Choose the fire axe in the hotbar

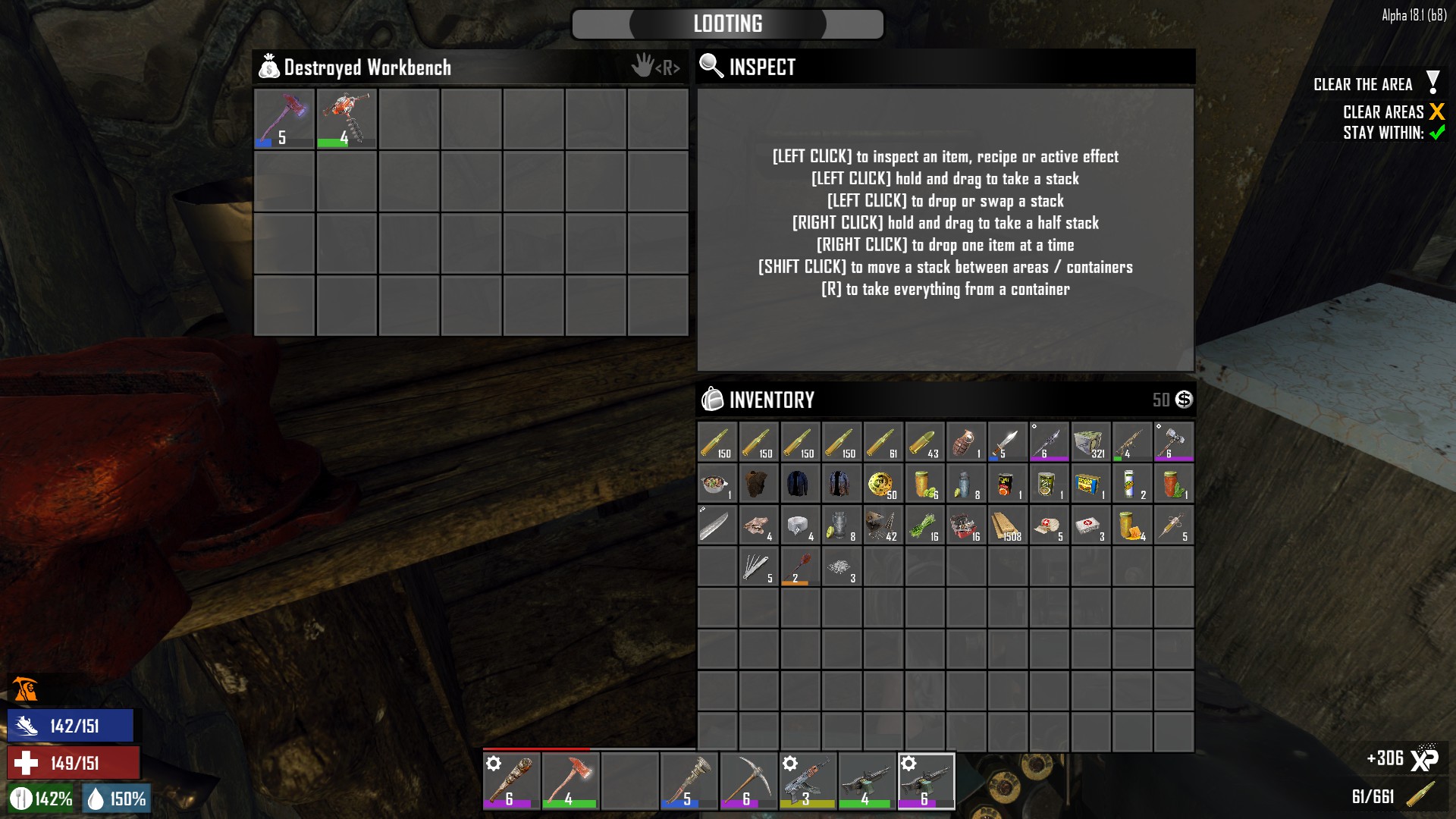click(571, 781)
